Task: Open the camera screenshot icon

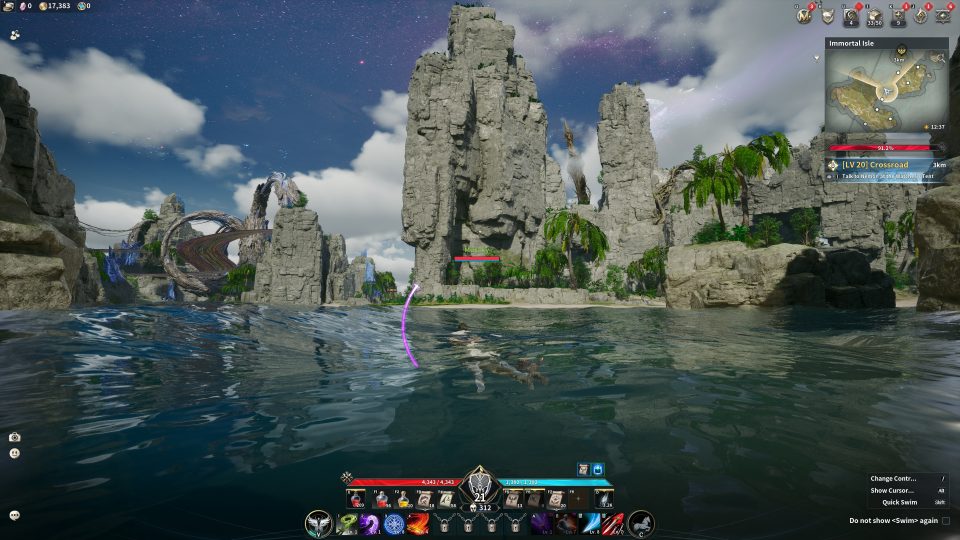Action: (15, 437)
